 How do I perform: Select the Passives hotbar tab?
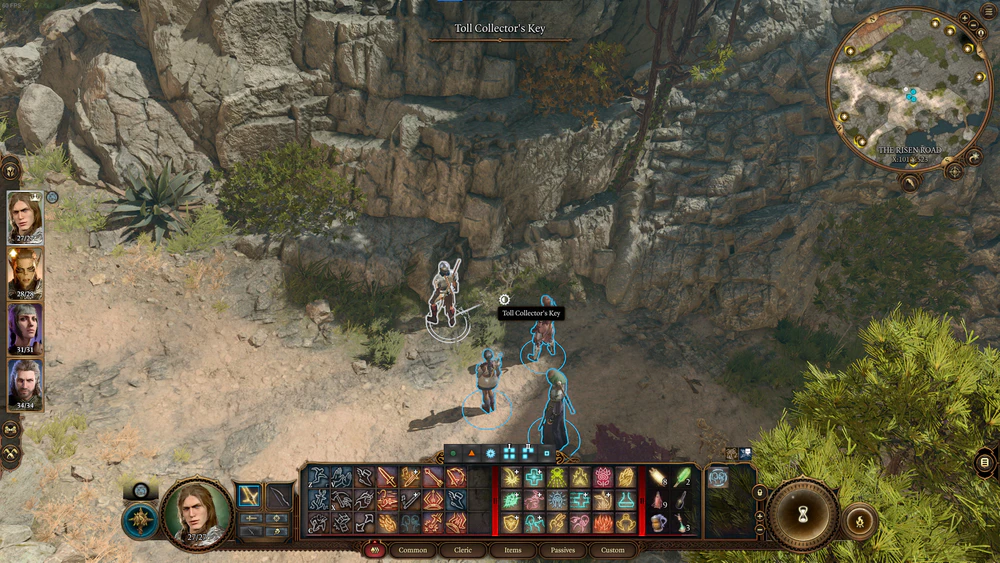tap(563, 550)
